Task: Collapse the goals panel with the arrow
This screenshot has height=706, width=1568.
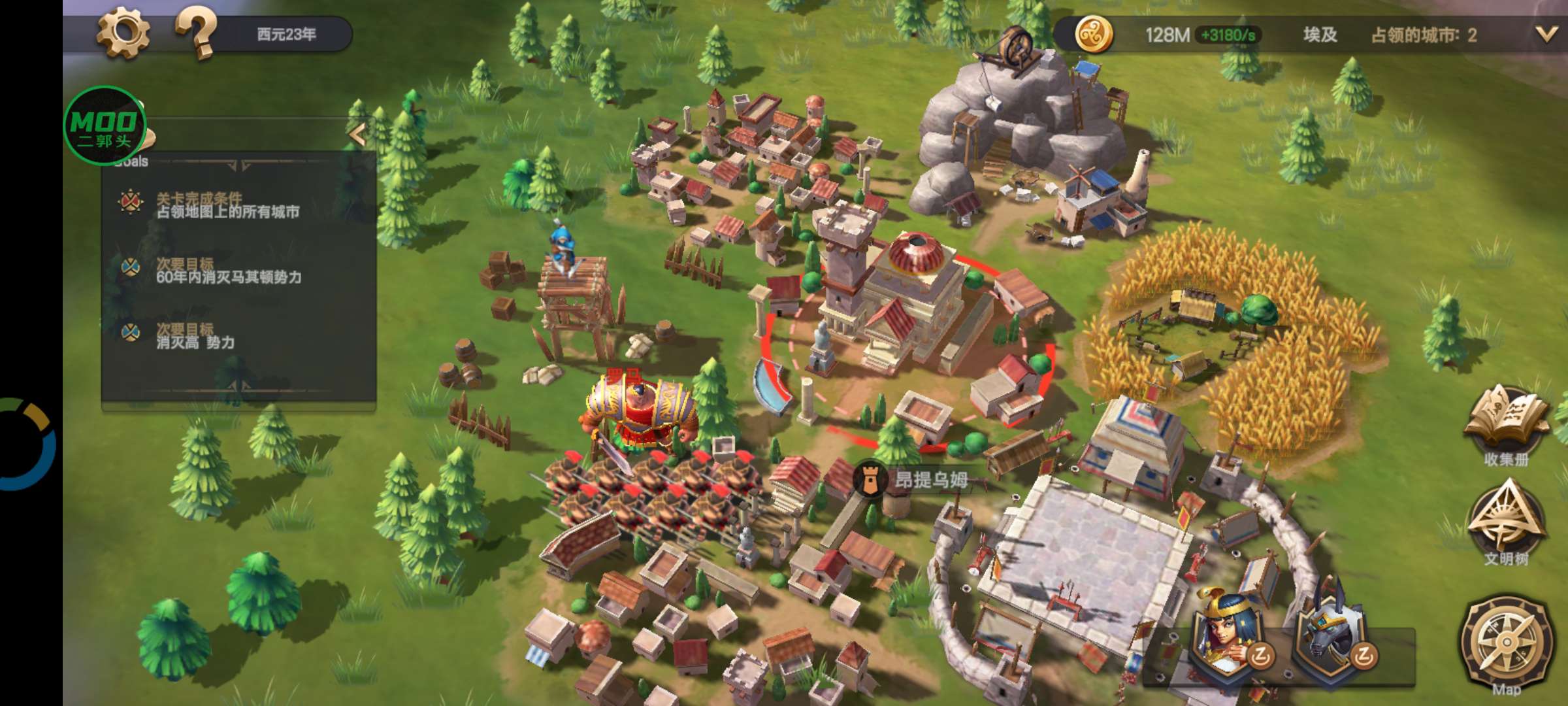Action: (357, 134)
